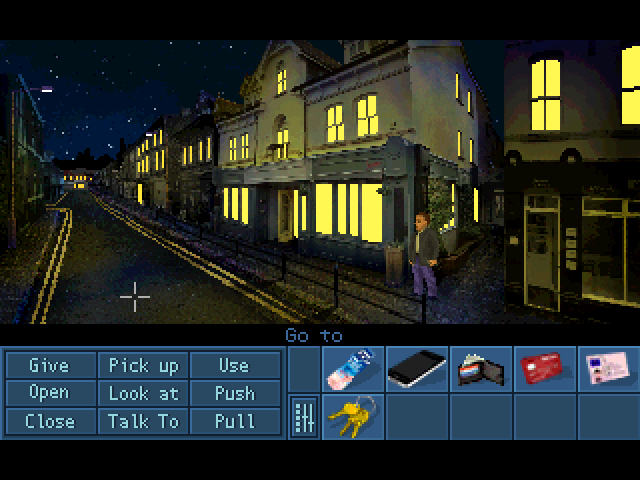This screenshot has width=640, height=480.
Task: Select the Open verb
Action: pos(49,393)
